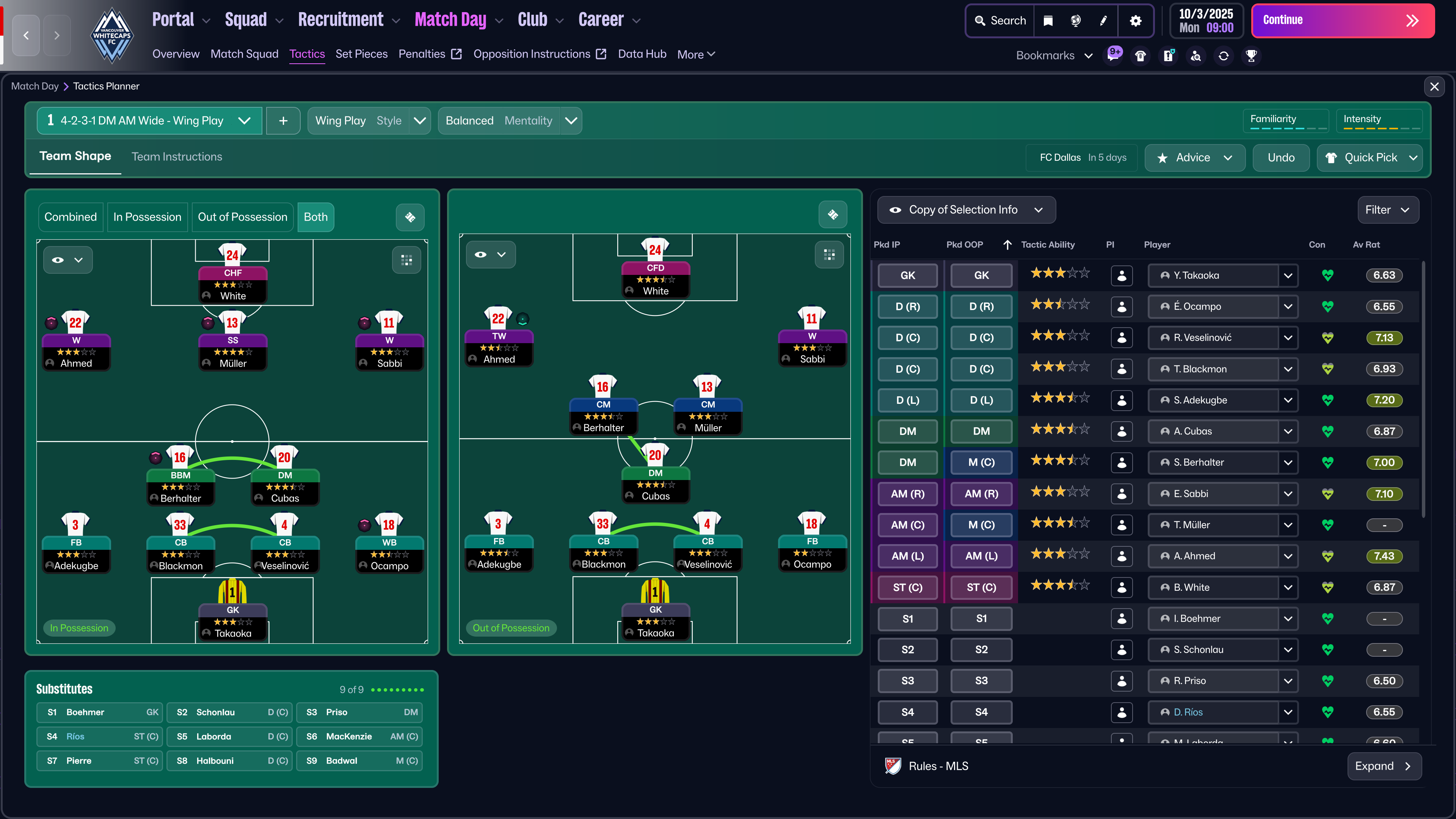Click the grid view icon on the left pitch
Viewport: 1456px width, 819px height.
pos(406,260)
